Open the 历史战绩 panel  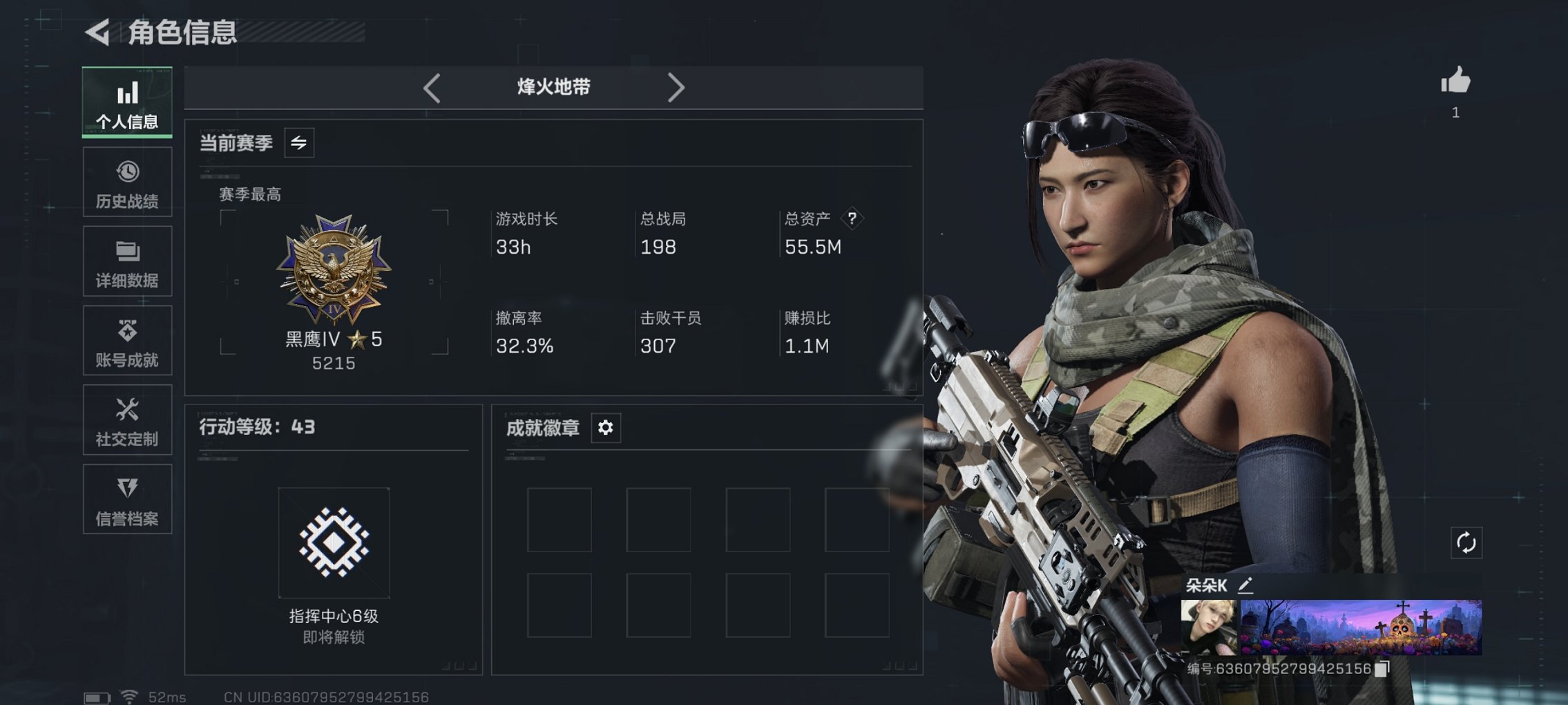tap(126, 182)
